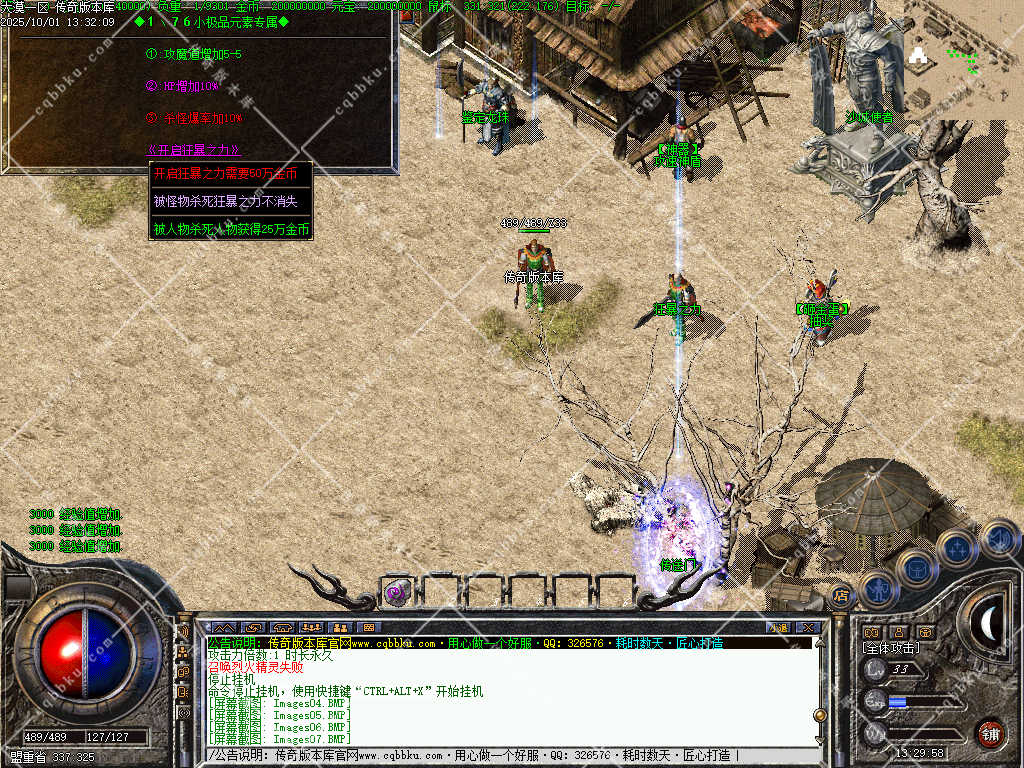
Task: Click the 《开启狂暴之力》 link
Action: (x=194, y=150)
